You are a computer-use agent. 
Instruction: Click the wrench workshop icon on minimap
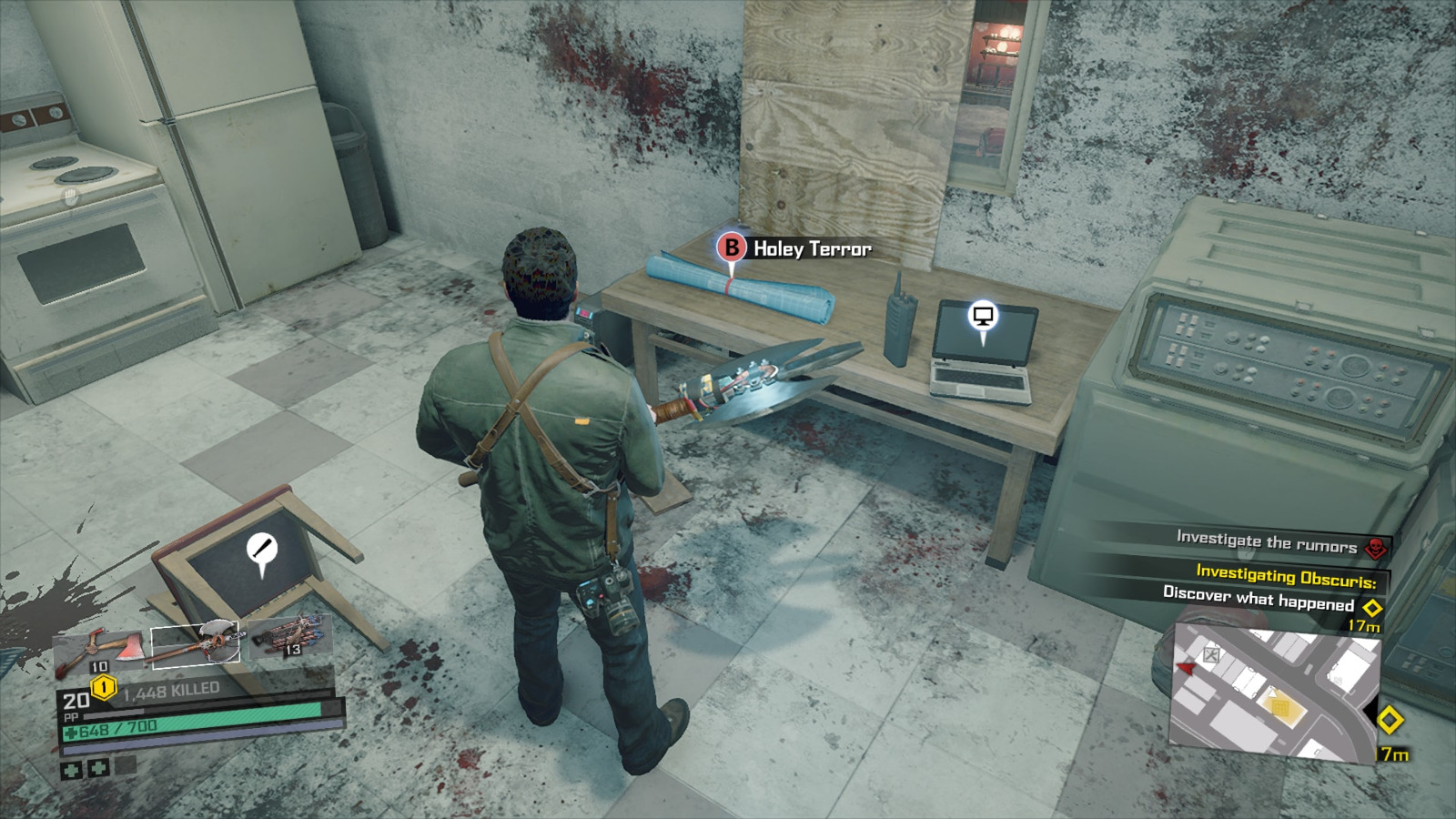(1210, 654)
